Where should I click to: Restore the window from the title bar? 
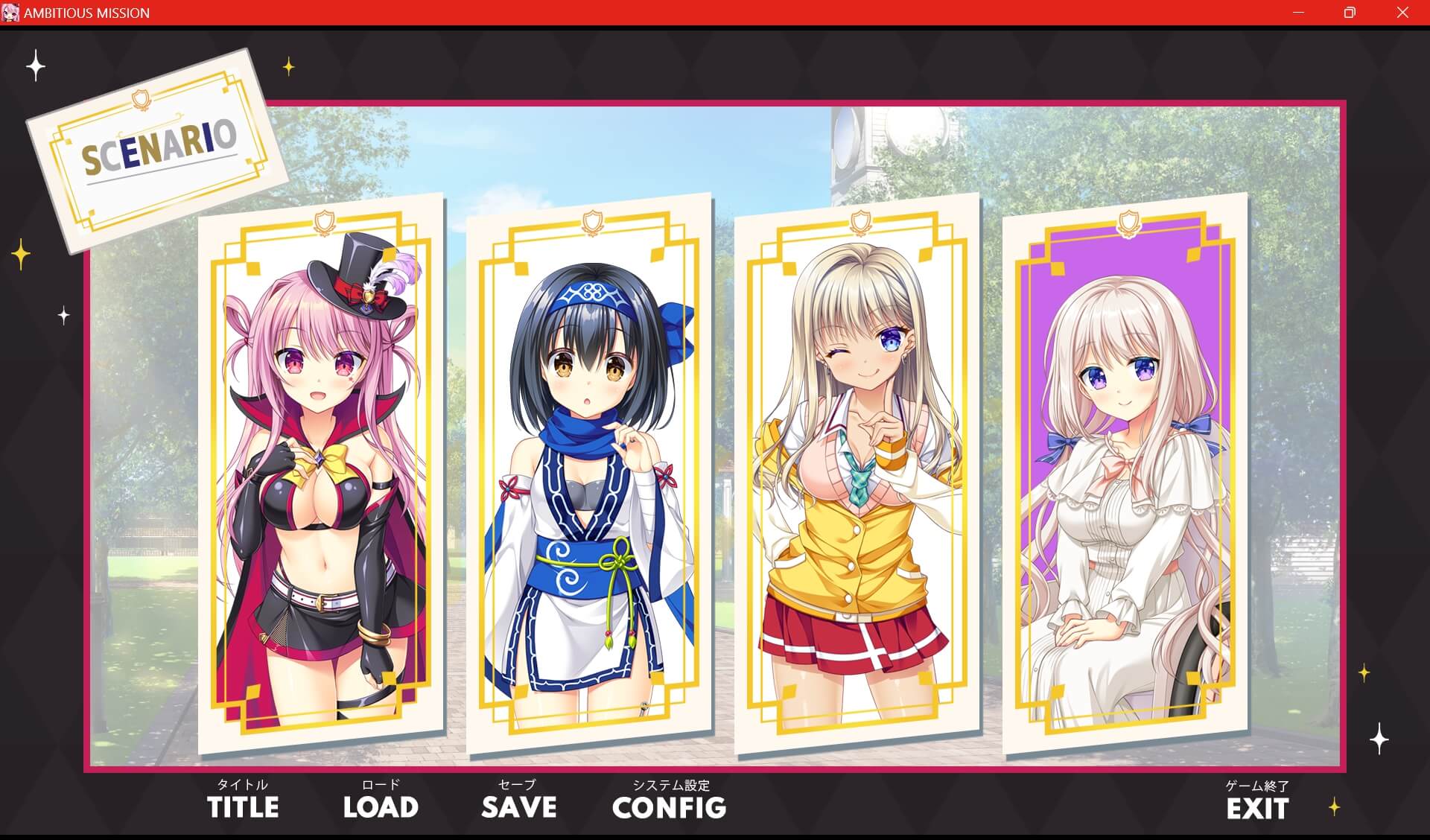pos(1349,13)
